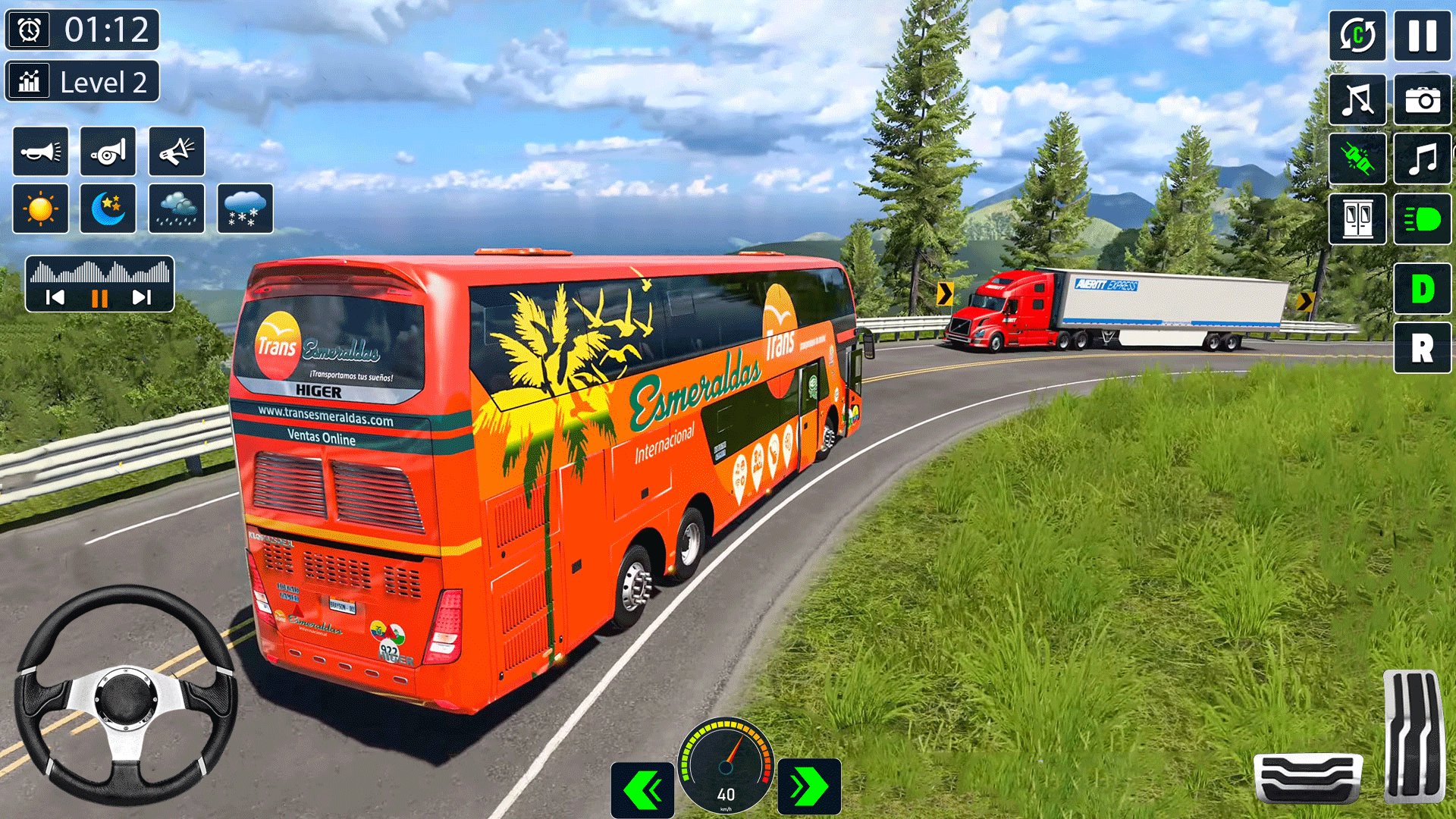Skip to next music track
Viewport: 1456px width, 819px height.
tap(142, 297)
